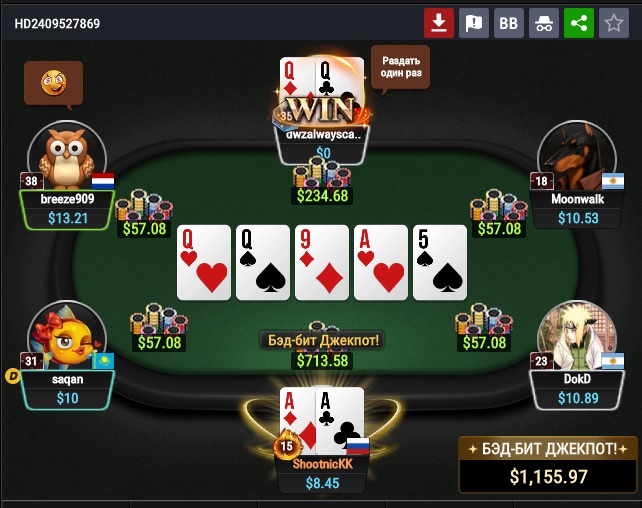Mark the hand with the star icon
The width and height of the screenshot is (642, 508).
pyautogui.click(x=613, y=23)
